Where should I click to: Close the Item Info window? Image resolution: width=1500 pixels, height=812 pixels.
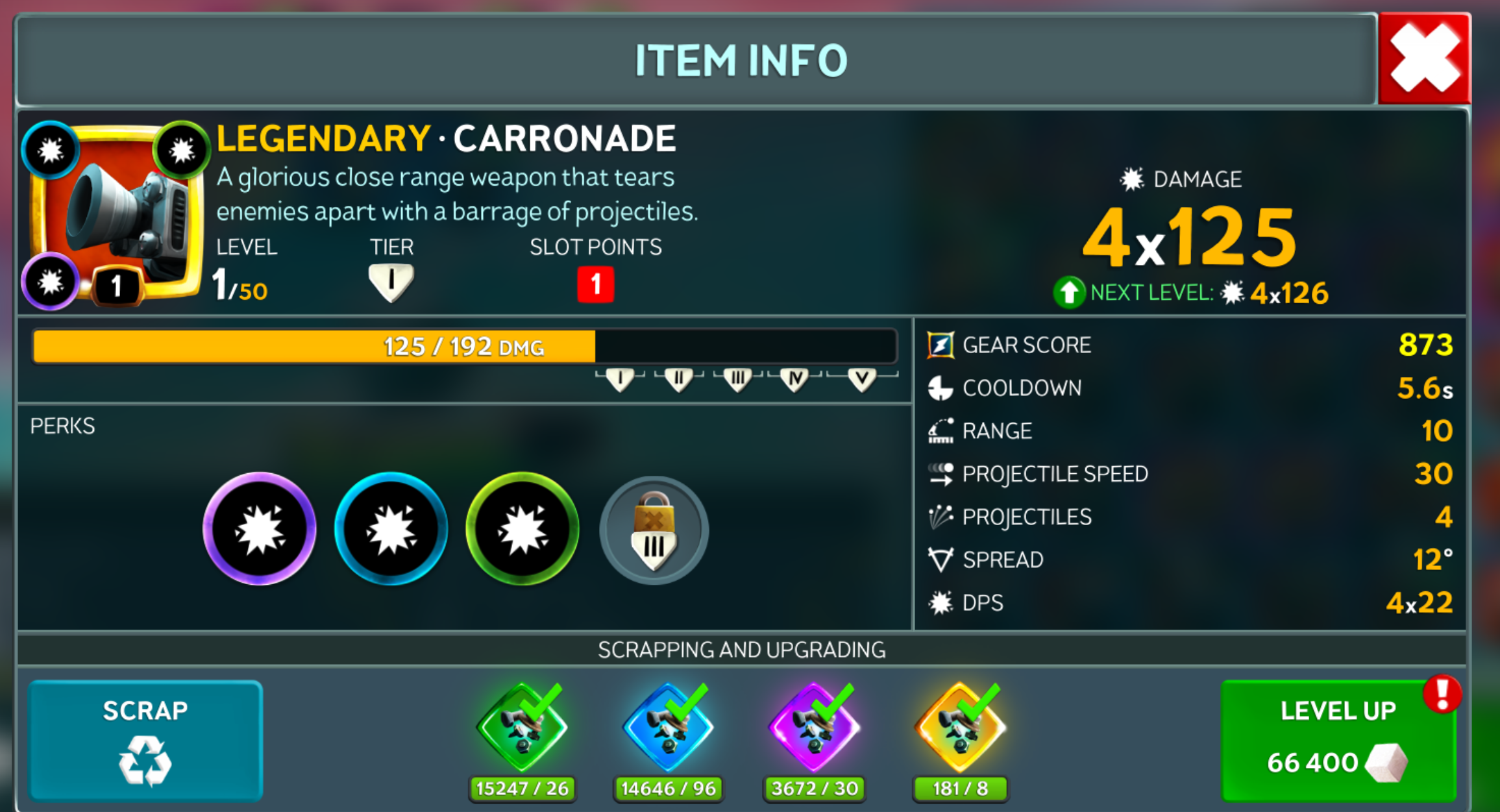(x=1424, y=58)
